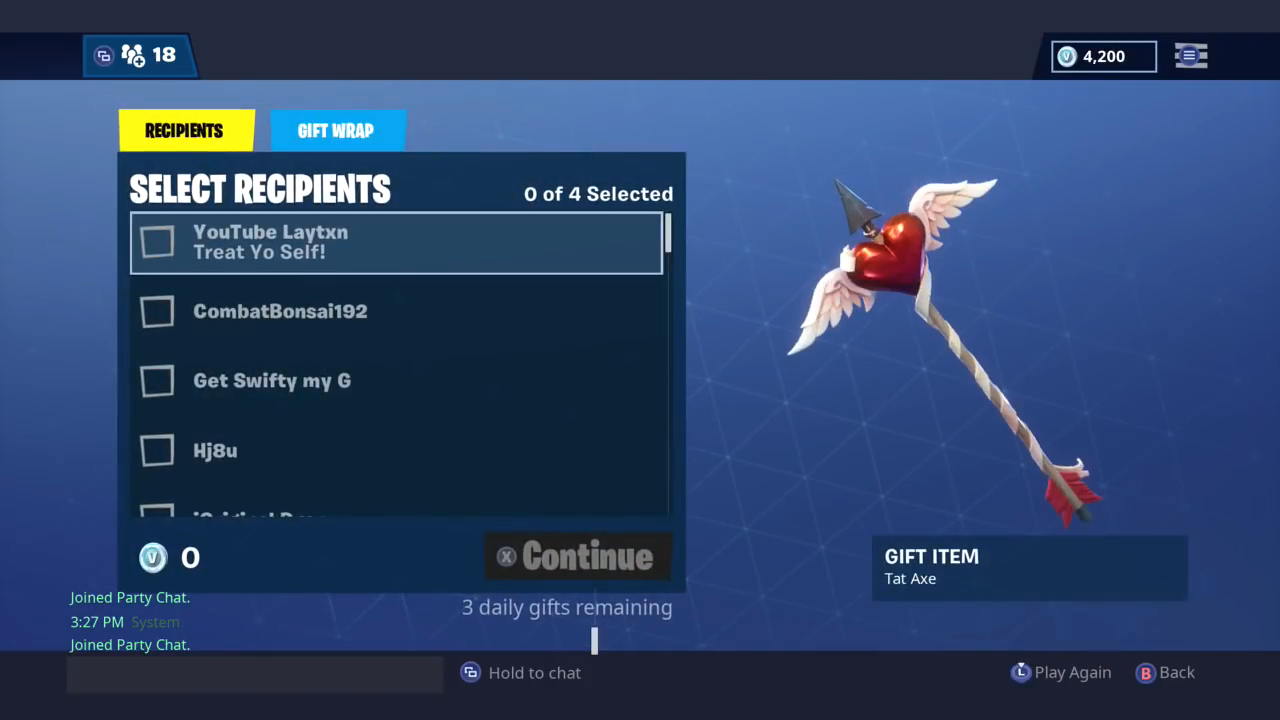1280x720 pixels.
Task: Tick the checkbox for Get Swifty my G
Action: [157, 381]
